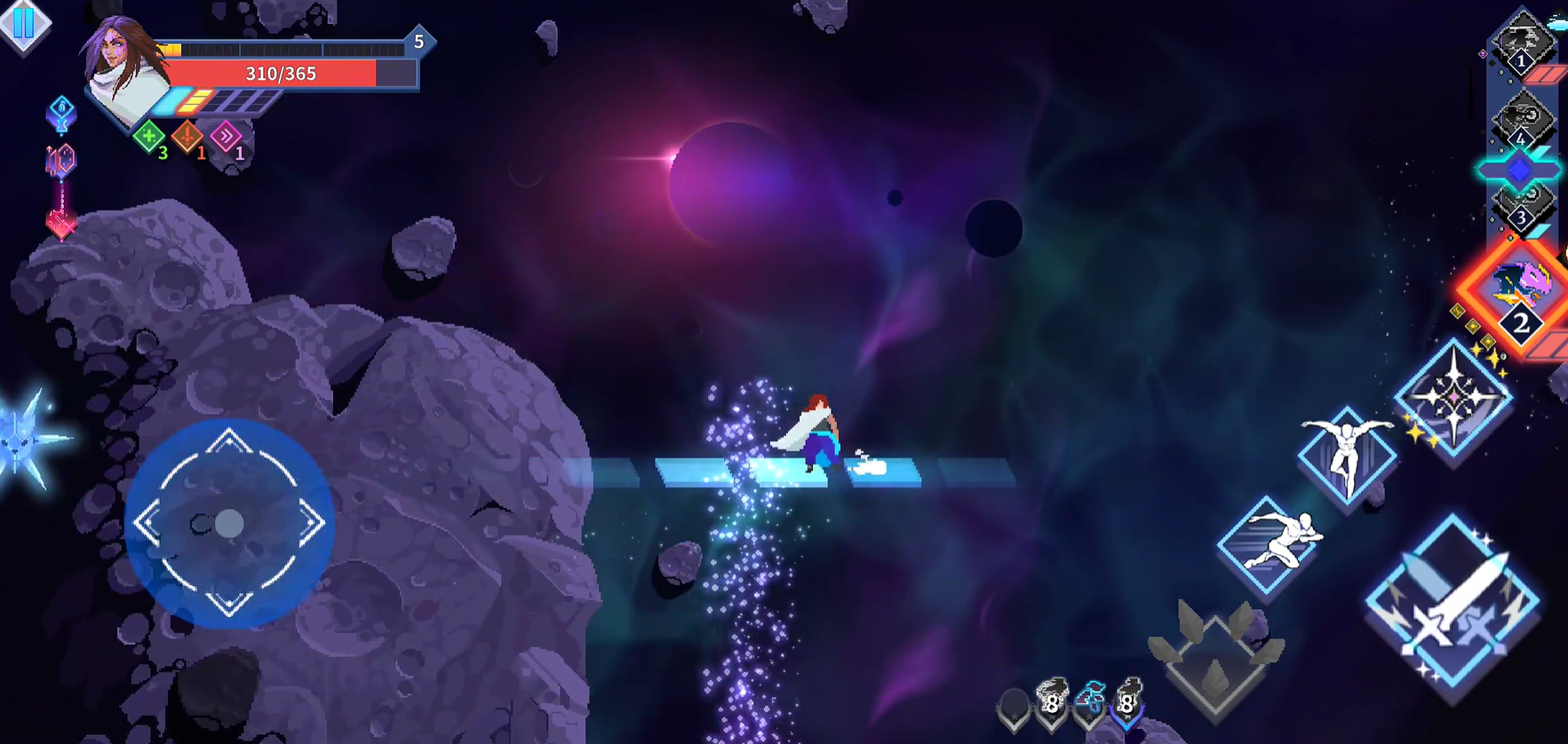Jump using the leaping figure button
The height and width of the screenshot is (744, 1568).
tap(1347, 455)
